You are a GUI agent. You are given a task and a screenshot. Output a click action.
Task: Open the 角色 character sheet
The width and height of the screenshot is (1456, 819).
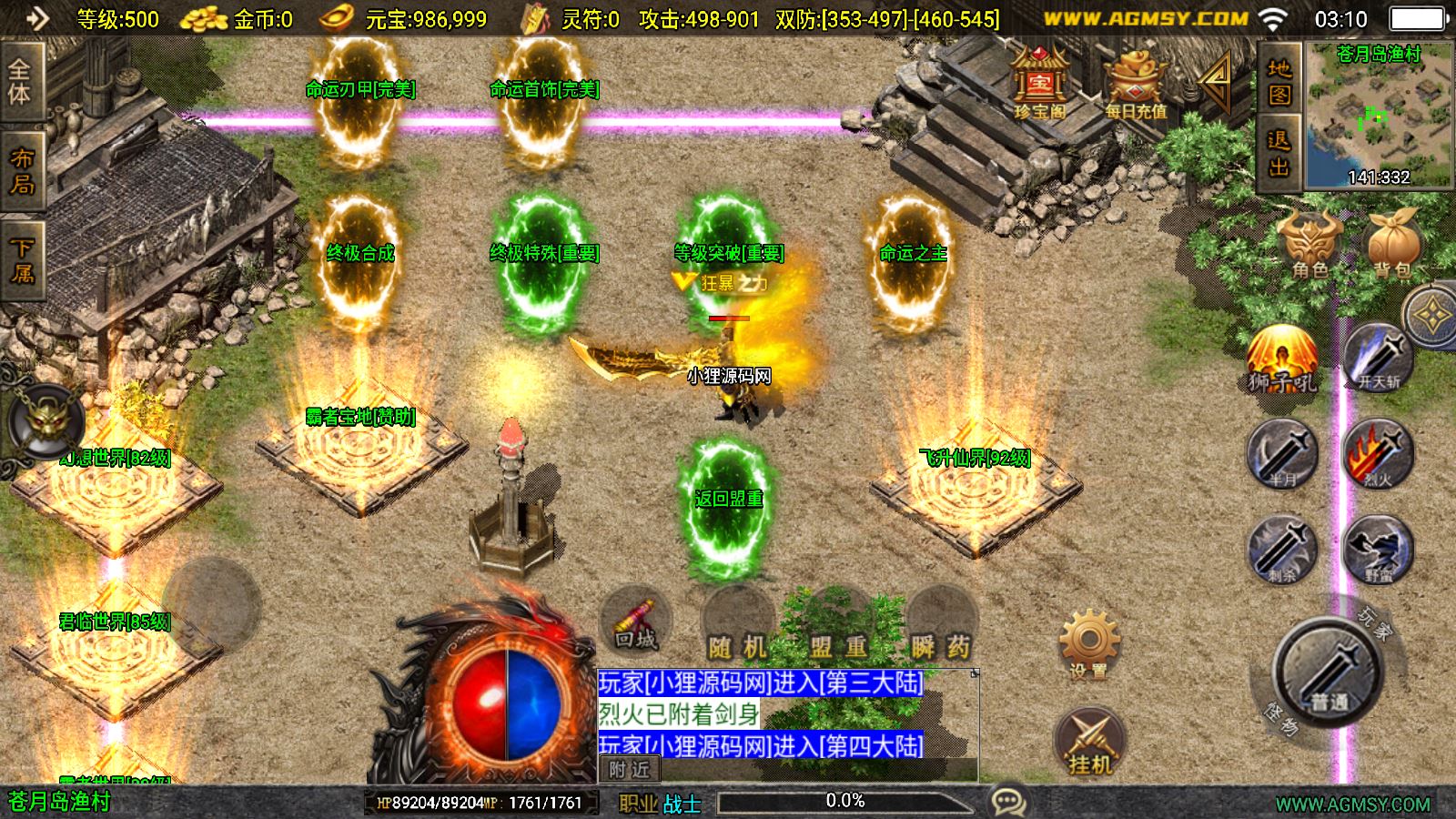(1309, 244)
